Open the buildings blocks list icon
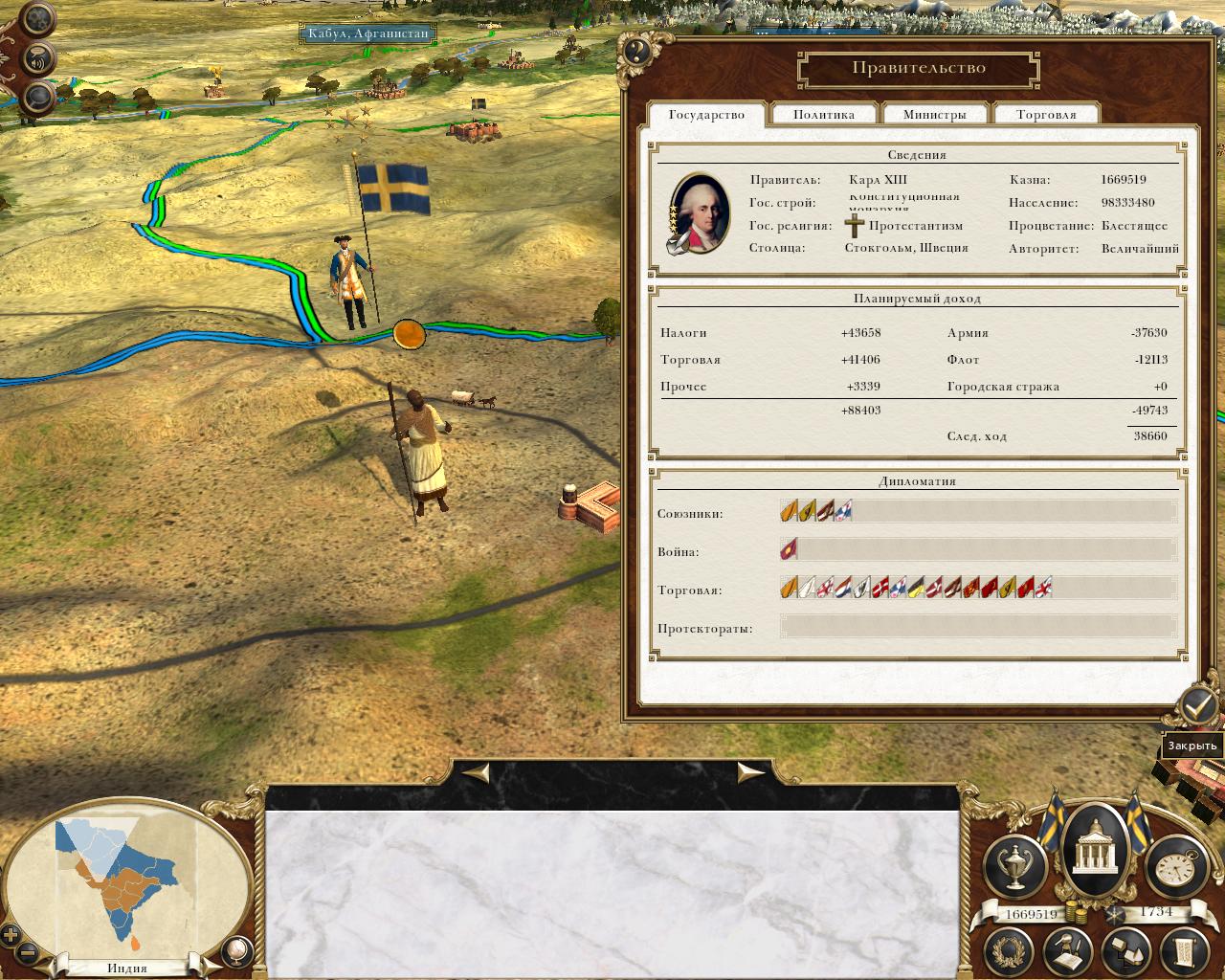 [x=1126, y=950]
